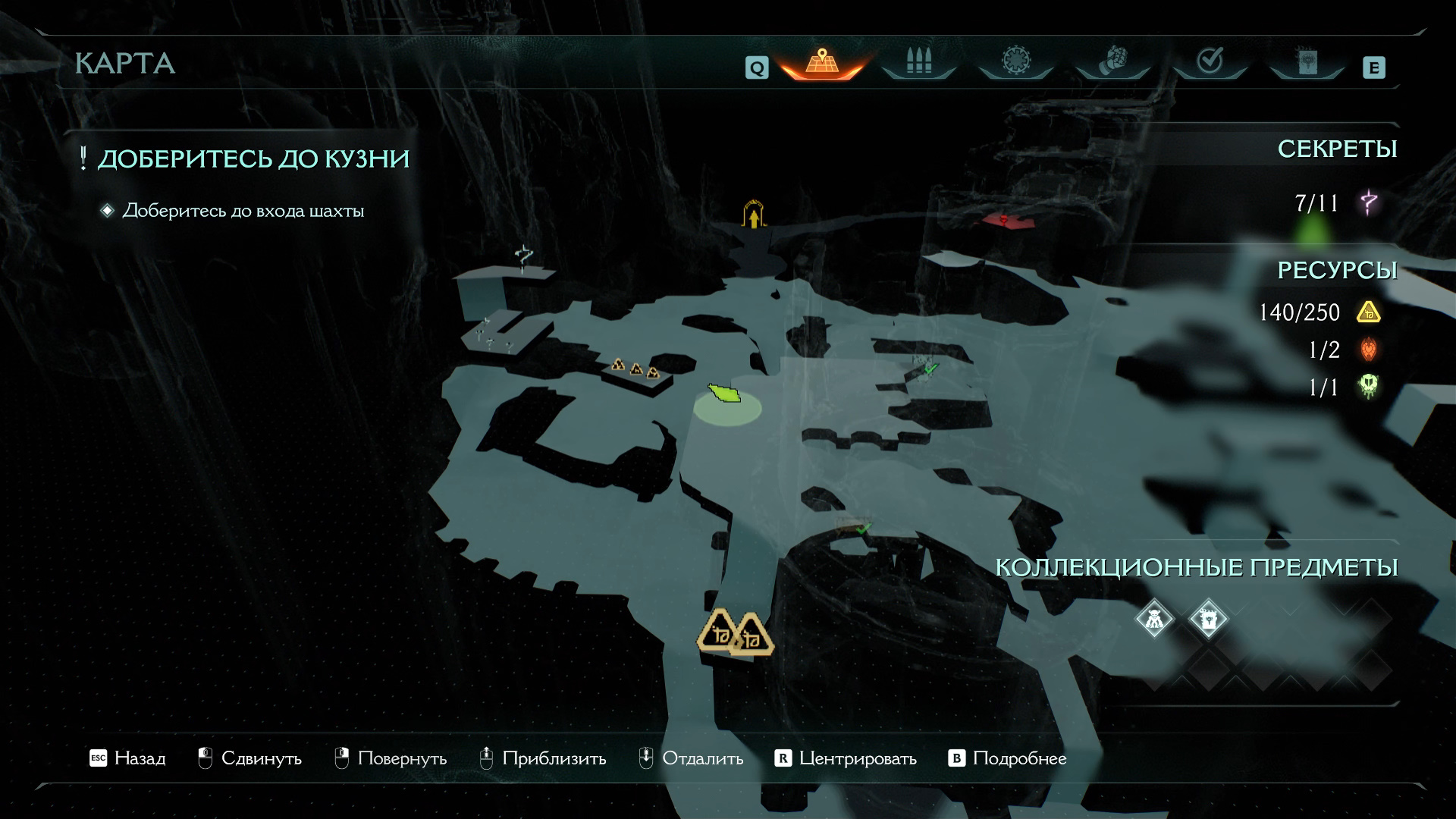This screenshot has height=819, width=1456.
Task: Click the green player arrow on the map
Action: 724,394
